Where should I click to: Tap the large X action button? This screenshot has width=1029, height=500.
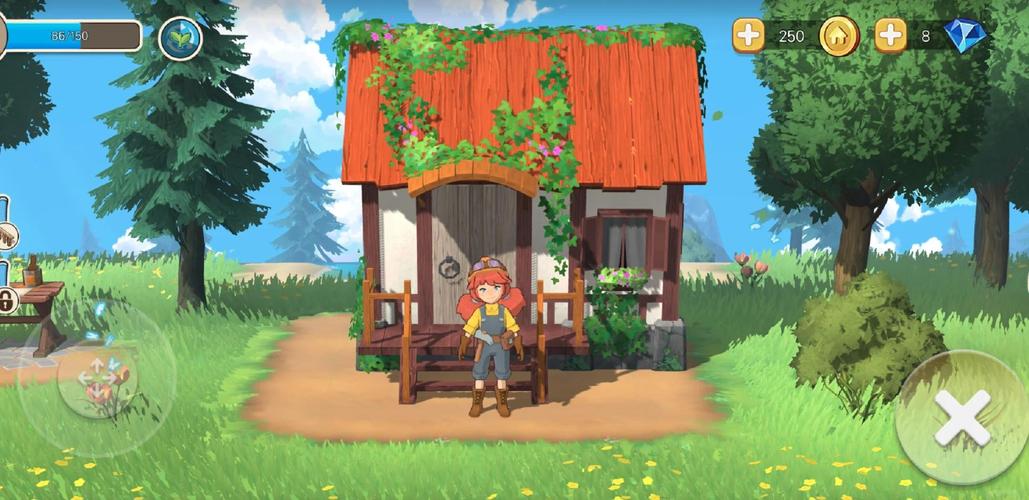click(x=962, y=417)
